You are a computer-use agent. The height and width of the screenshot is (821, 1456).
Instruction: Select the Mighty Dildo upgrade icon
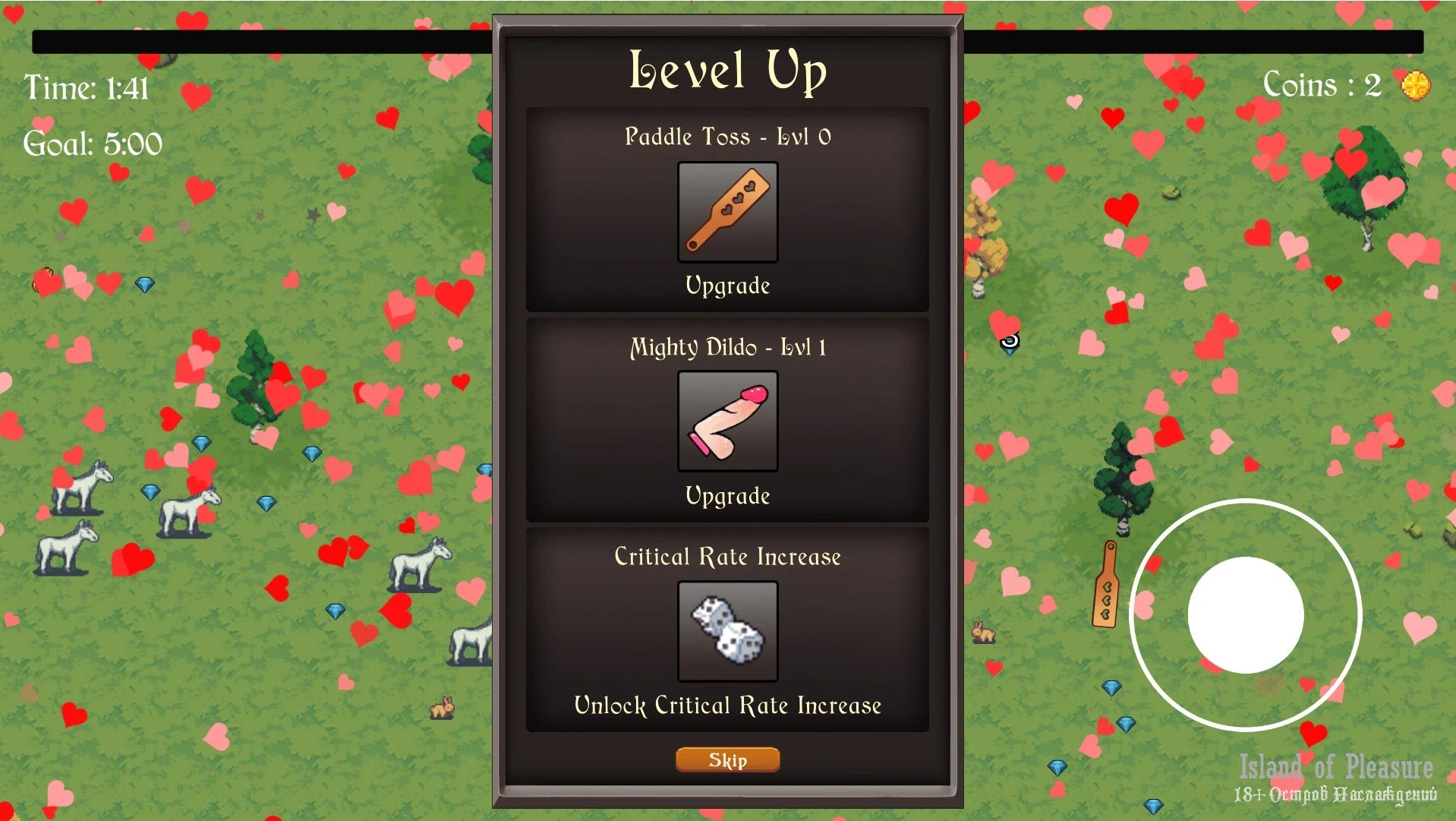click(x=727, y=422)
